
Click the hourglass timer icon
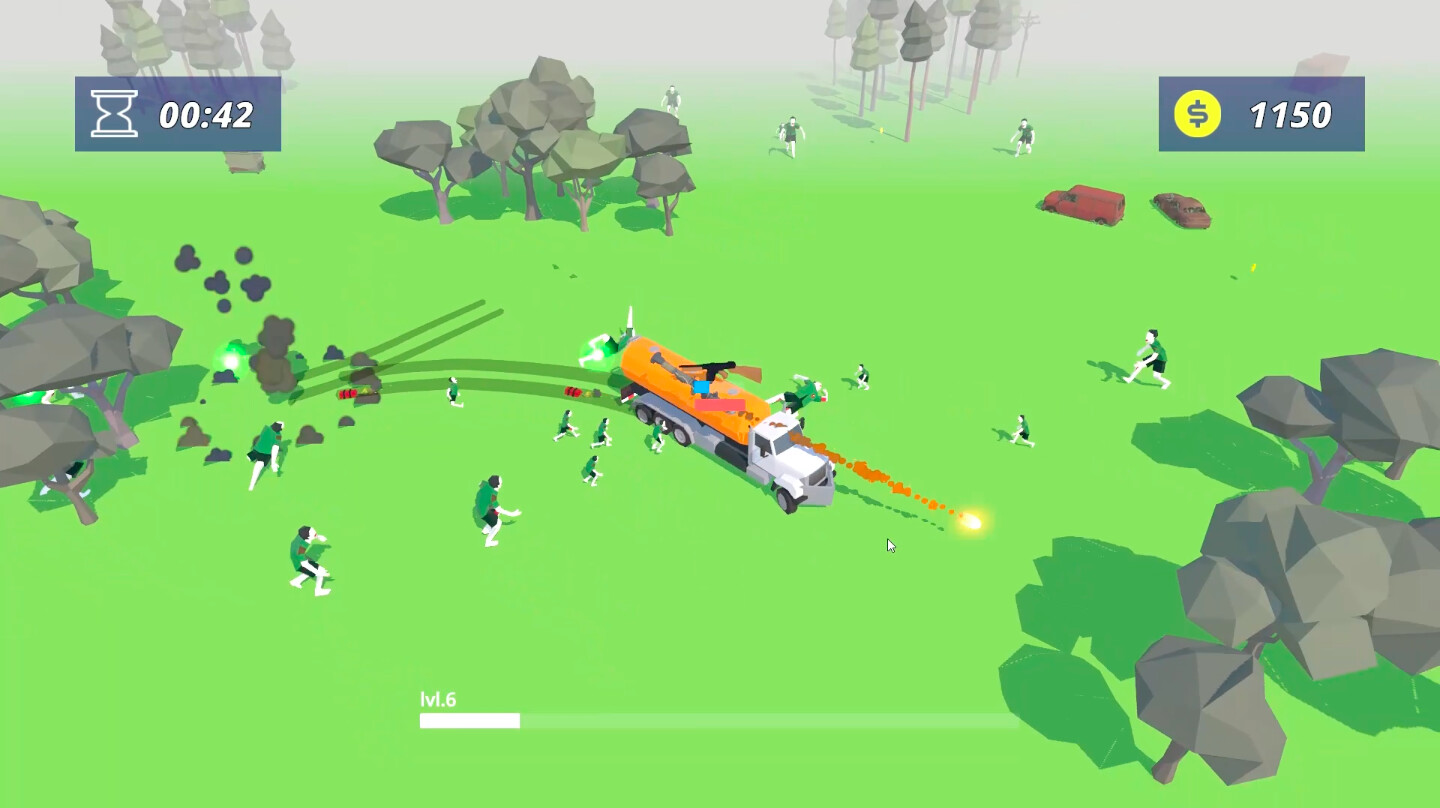tap(113, 113)
